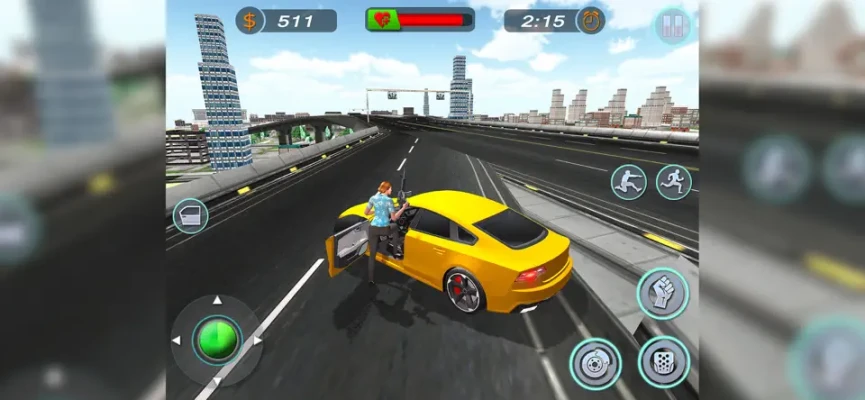The width and height of the screenshot is (865, 400).
Task: Hit the fist punch attack button
Action: click(662, 294)
